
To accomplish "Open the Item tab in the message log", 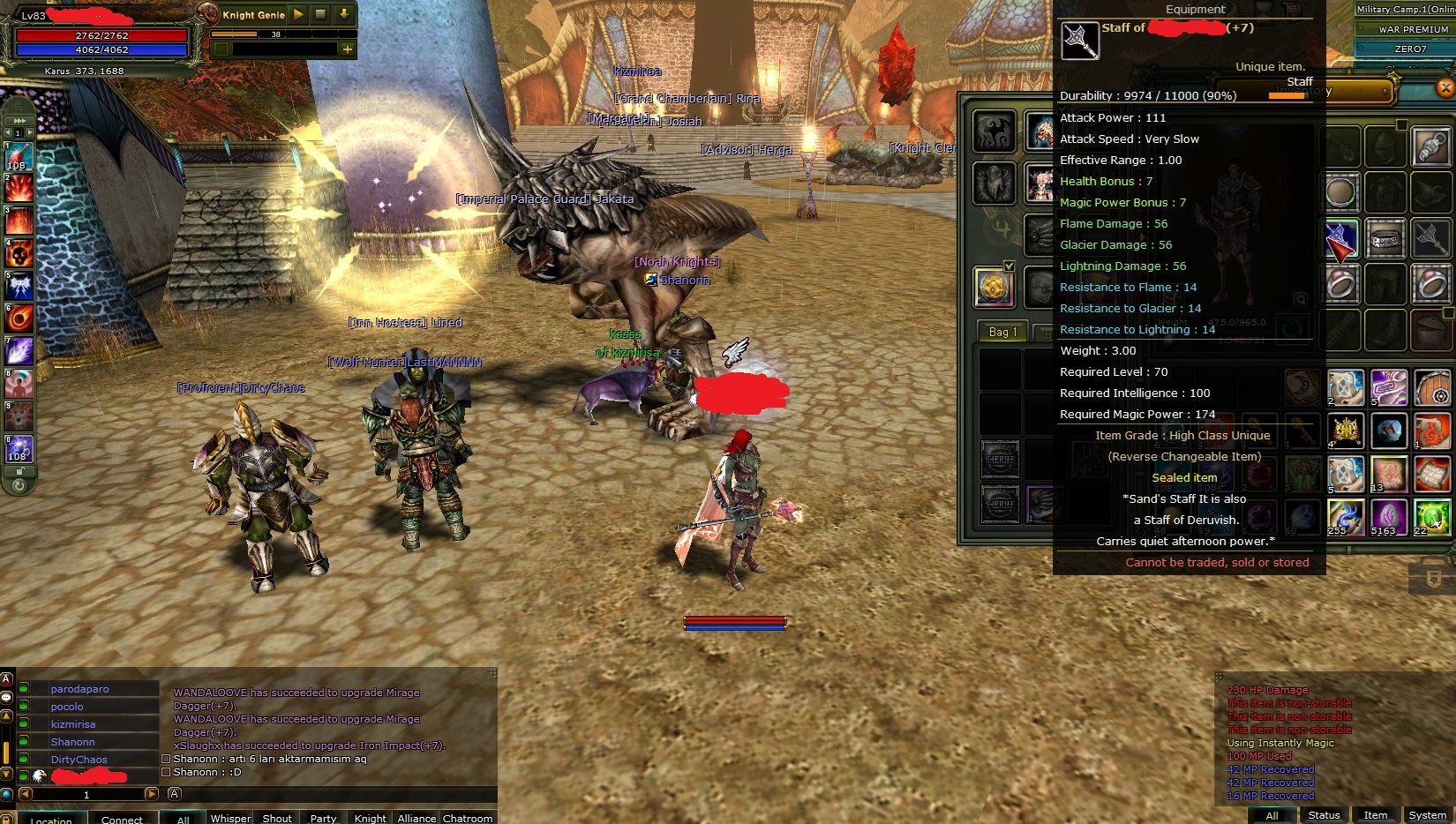I will (x=1376, y=815).
